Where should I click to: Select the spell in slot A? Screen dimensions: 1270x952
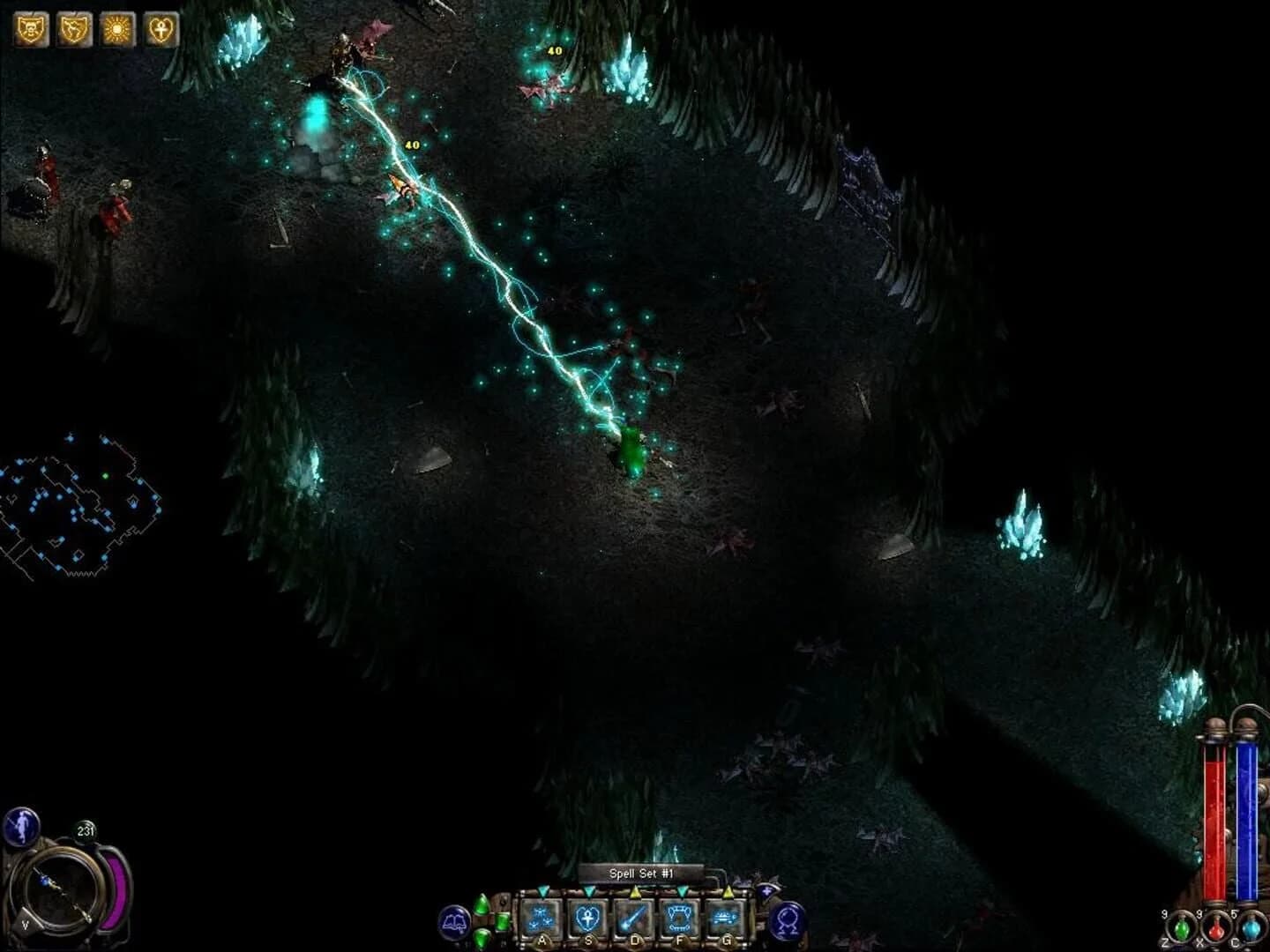[x=542, y=917]
